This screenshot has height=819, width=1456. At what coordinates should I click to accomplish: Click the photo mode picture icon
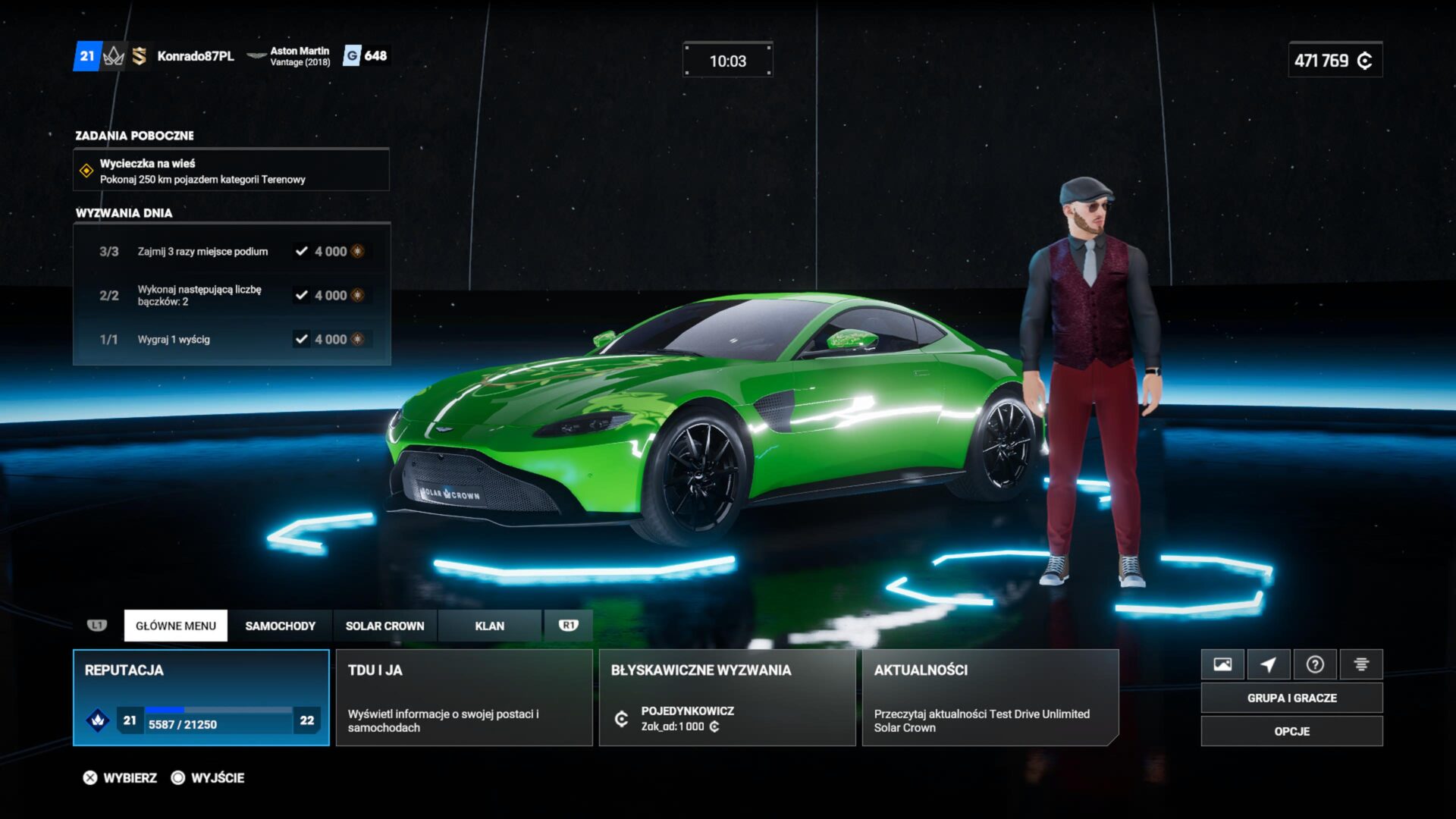click(x=1222, y=664)
